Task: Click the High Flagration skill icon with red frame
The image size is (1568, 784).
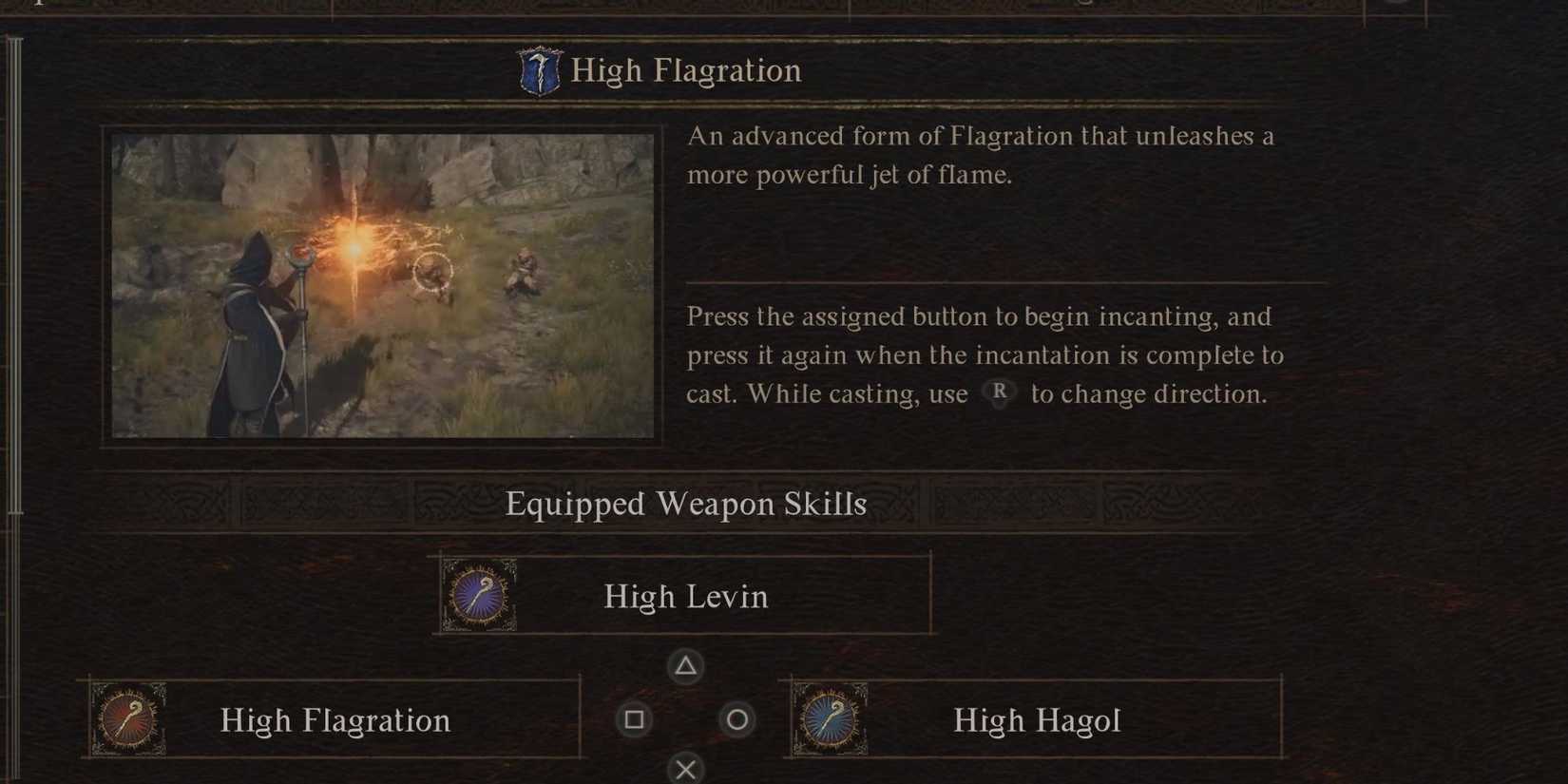Action: pyautogui.click(x=129, y=720)
